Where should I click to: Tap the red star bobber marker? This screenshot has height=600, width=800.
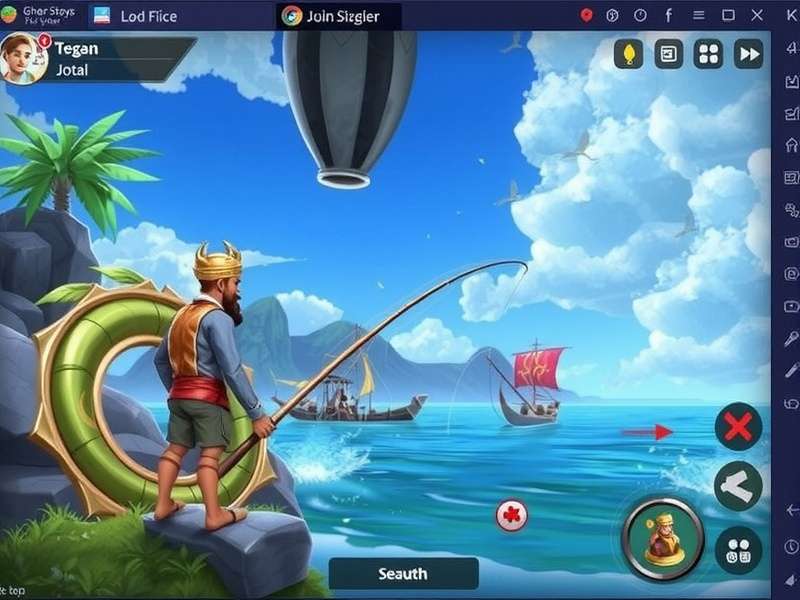pos(512,516)
